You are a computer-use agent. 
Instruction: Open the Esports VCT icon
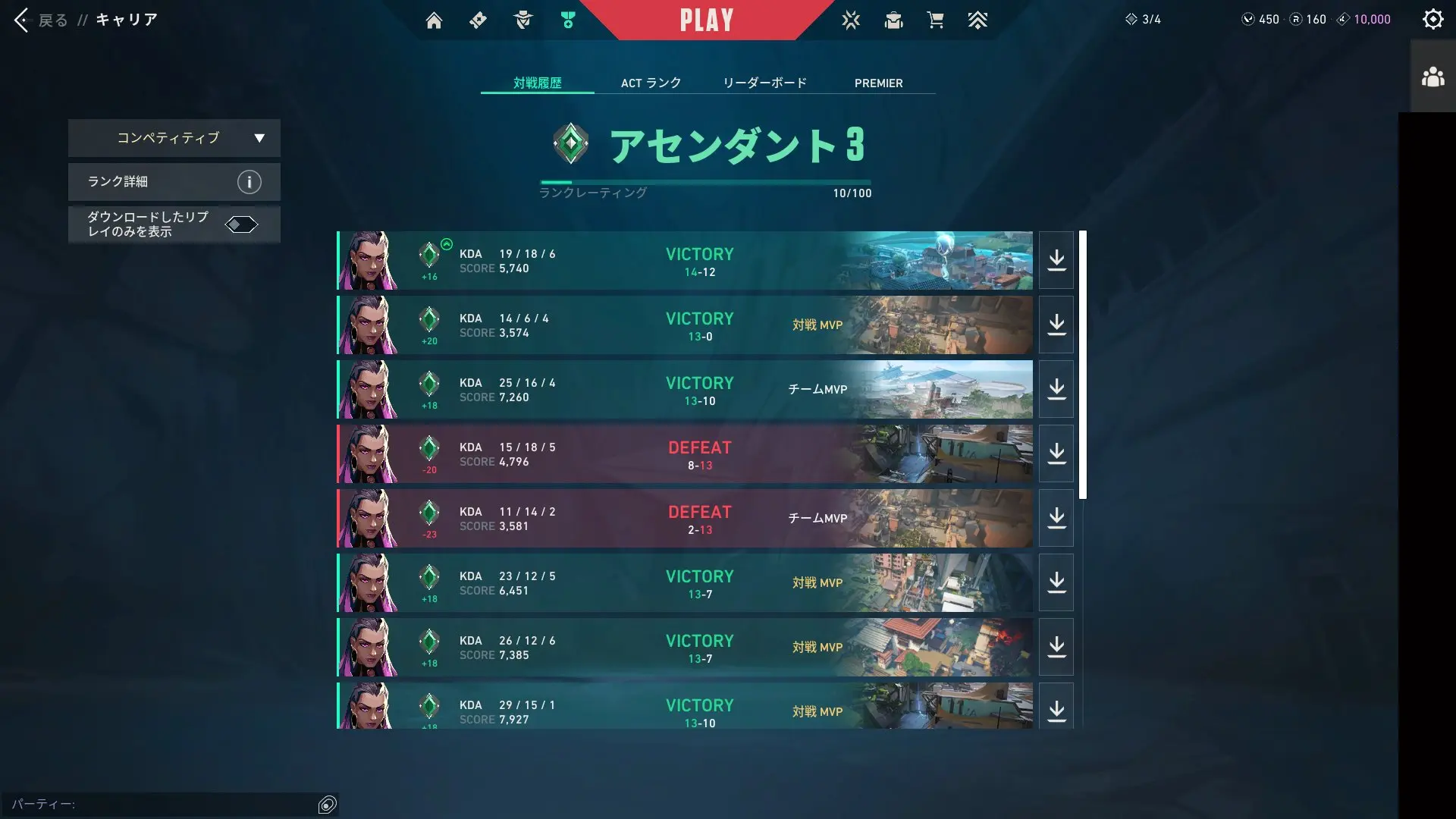pyautogui.click(x=851, y=20)
